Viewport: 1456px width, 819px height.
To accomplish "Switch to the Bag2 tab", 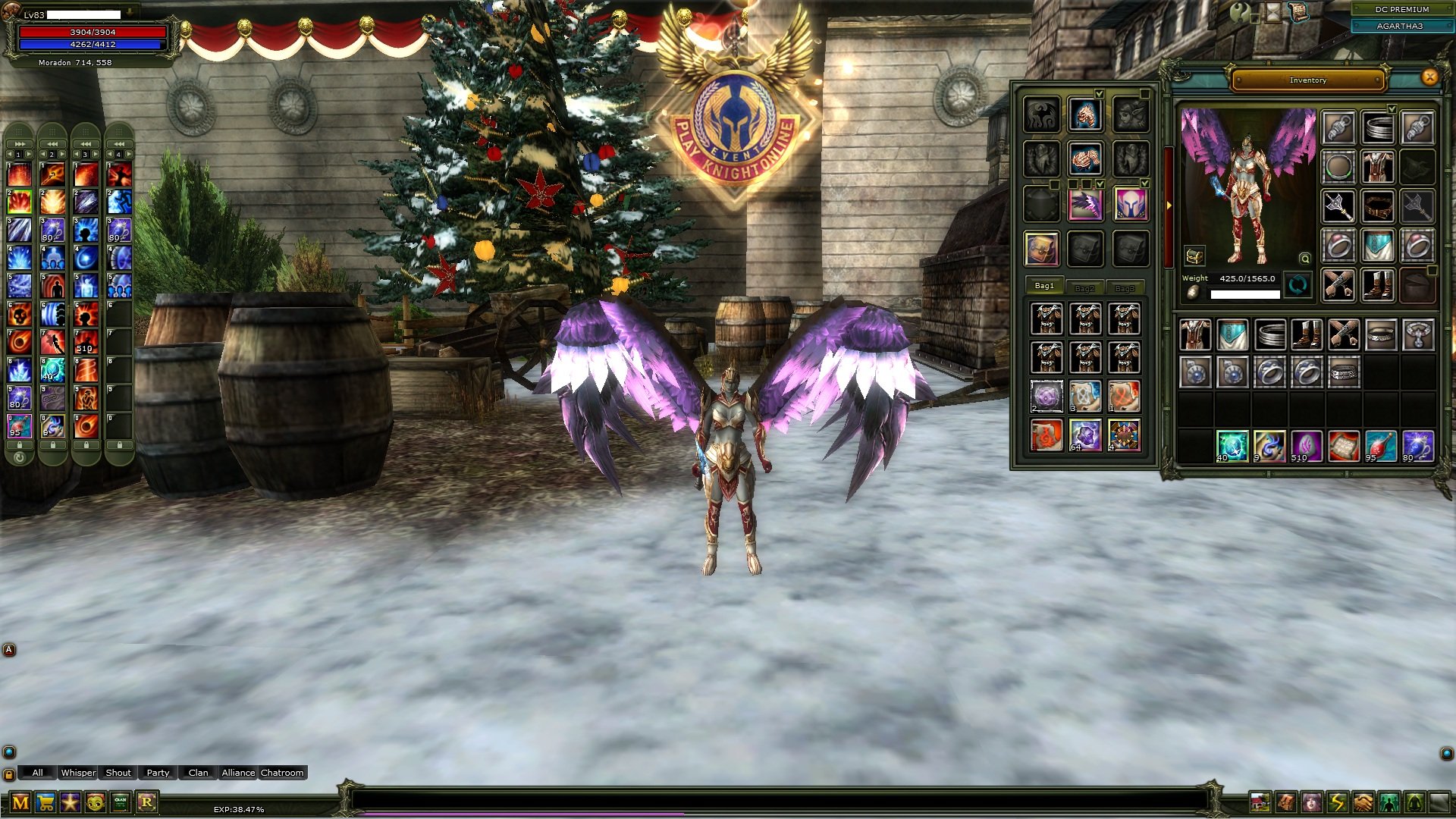I will 1086,287.
